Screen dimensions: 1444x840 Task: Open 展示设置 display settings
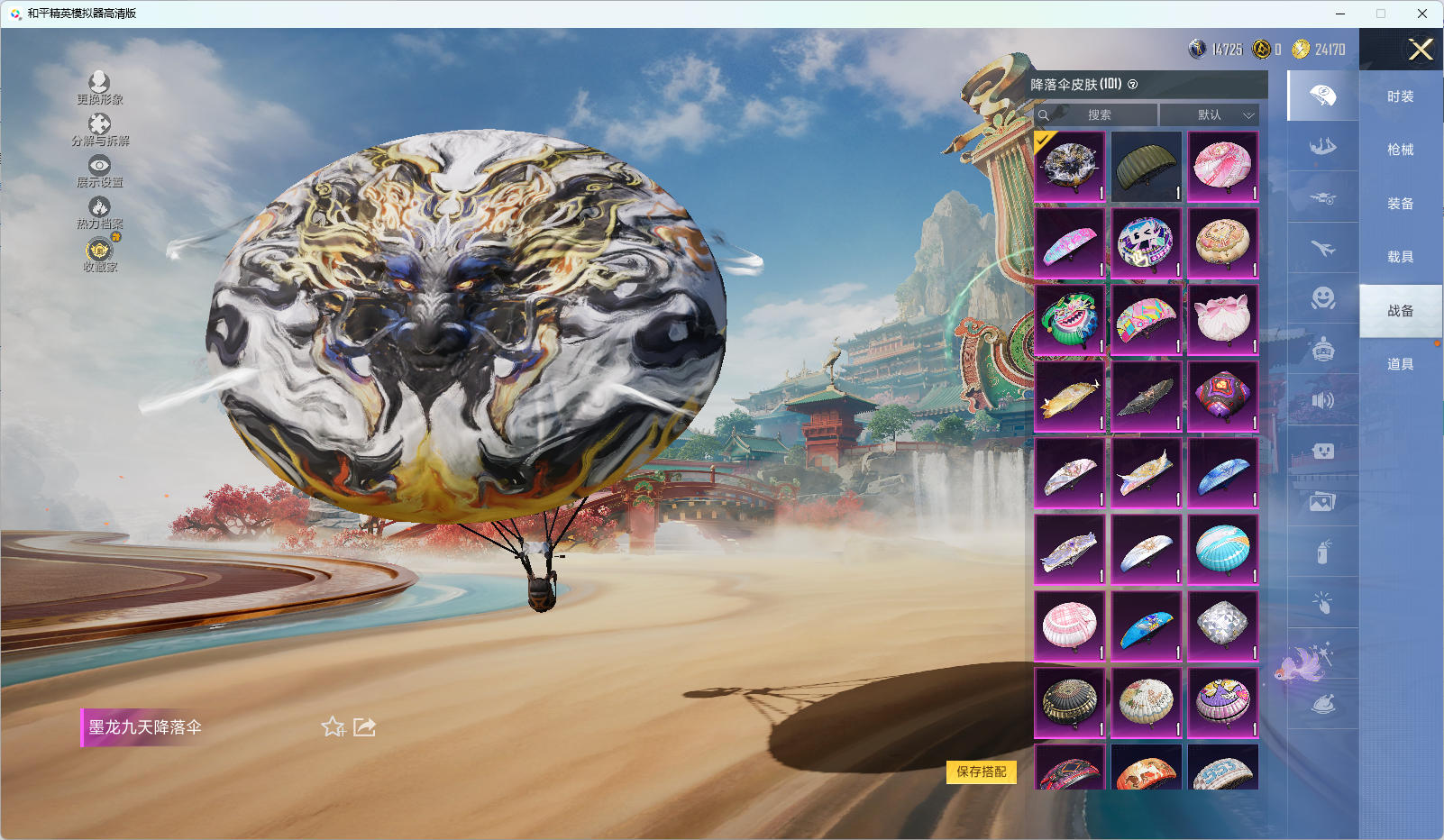click(x=99, y=171)
